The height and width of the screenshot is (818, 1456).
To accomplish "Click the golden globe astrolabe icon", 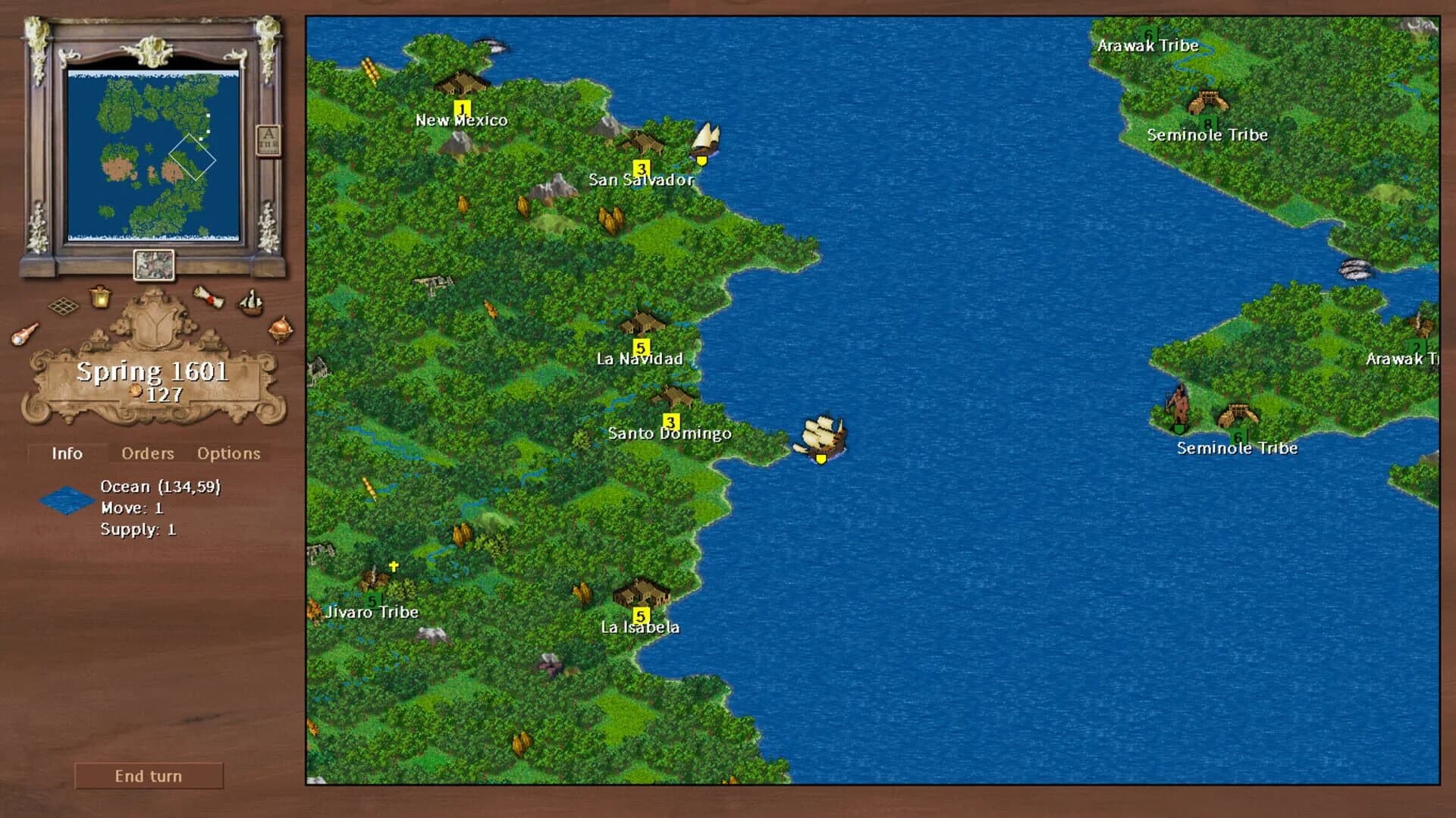I will pos(281,329).
